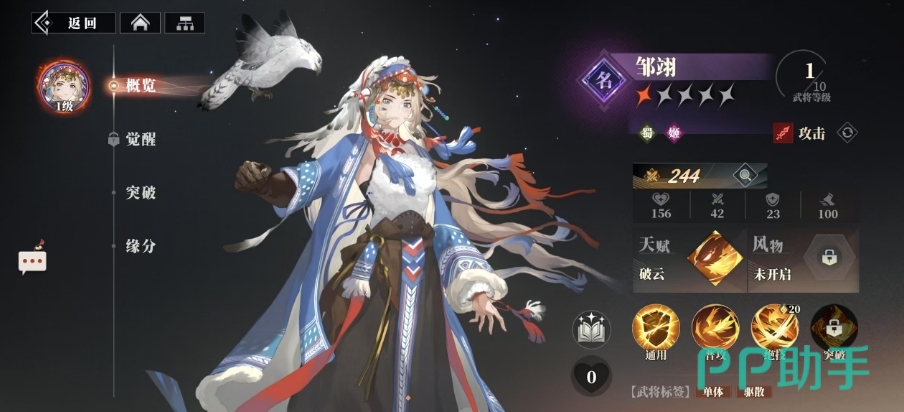
Task: Open the chat bubble icon
Action: point(32,260)
